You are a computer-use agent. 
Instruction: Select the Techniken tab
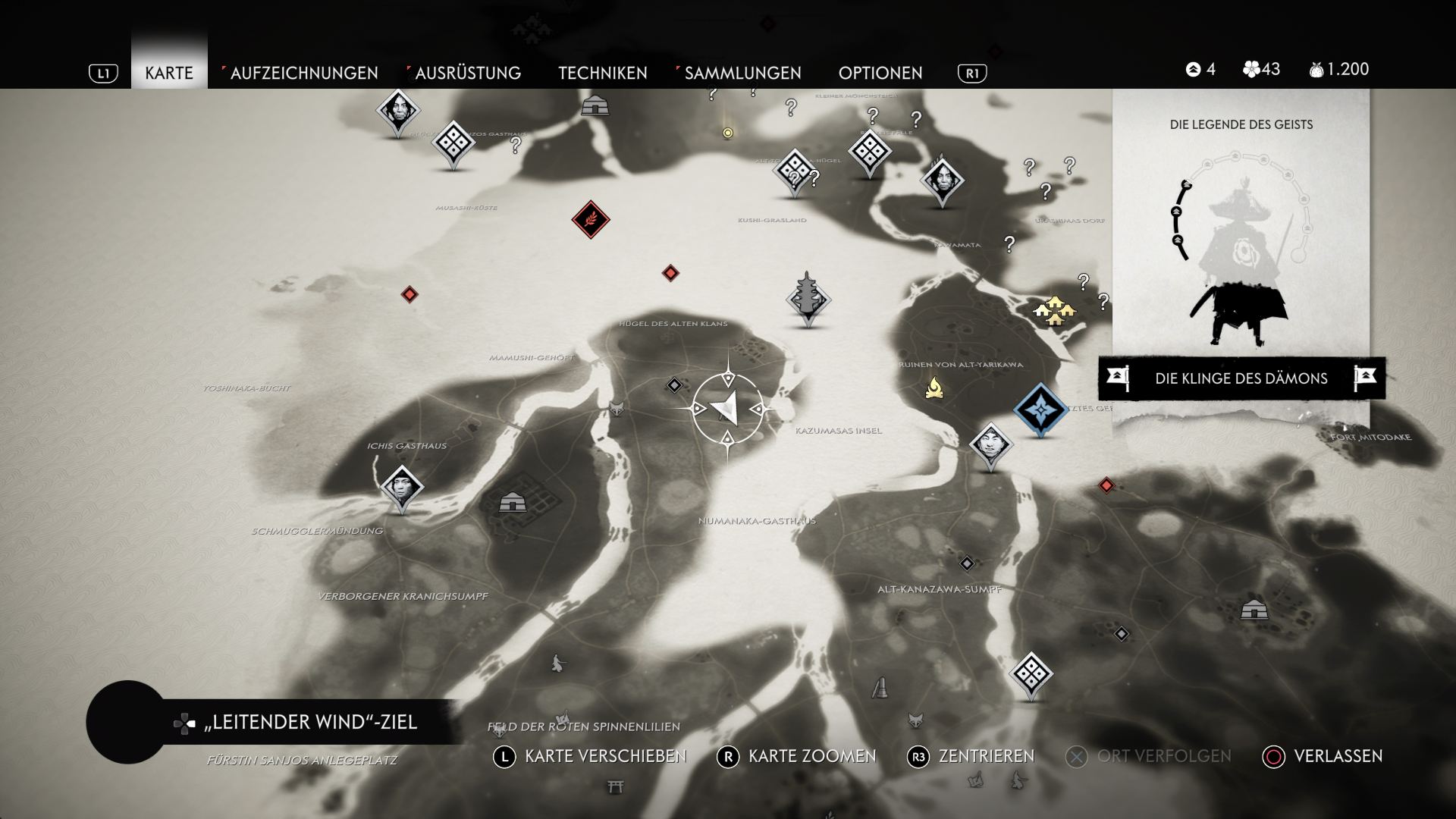pyautogui.click(x=603, y=73)
